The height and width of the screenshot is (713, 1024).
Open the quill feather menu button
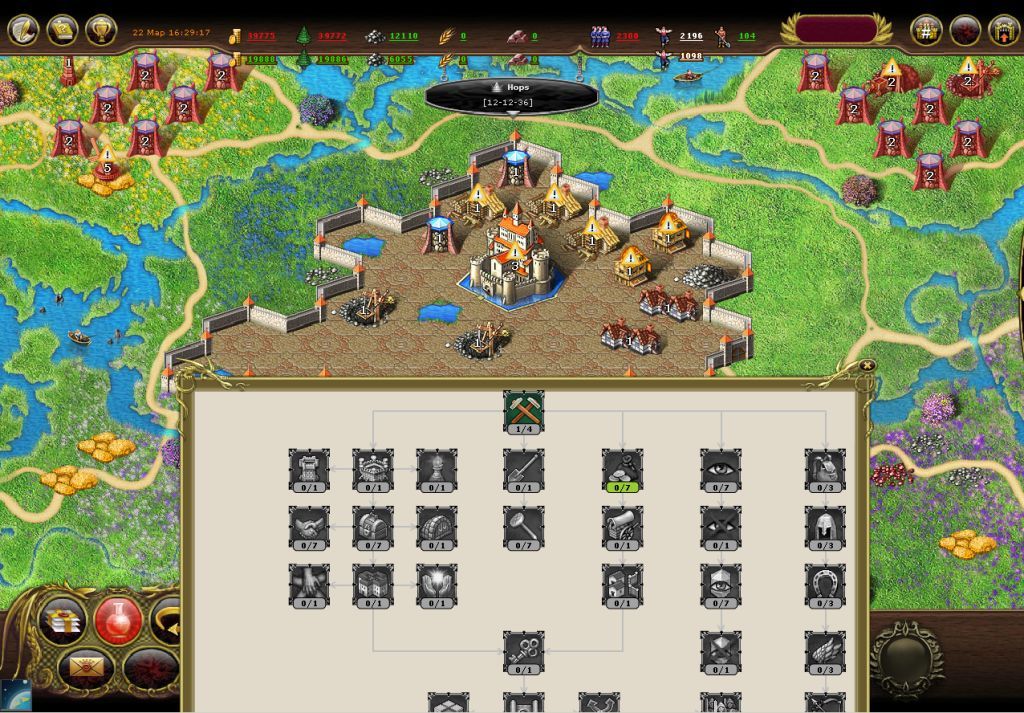coord(23,29)
